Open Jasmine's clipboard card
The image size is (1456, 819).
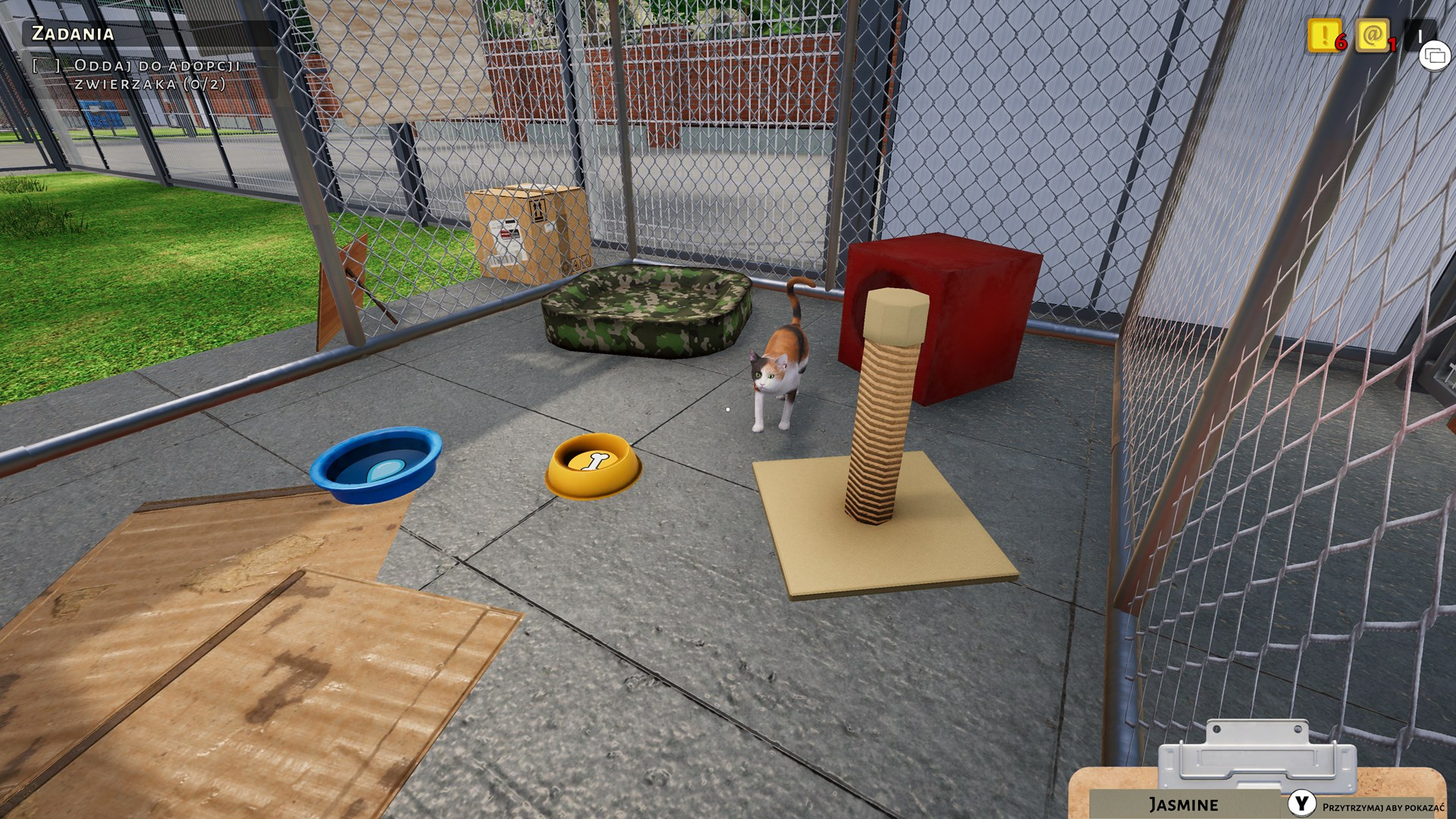coord(1183,804)
